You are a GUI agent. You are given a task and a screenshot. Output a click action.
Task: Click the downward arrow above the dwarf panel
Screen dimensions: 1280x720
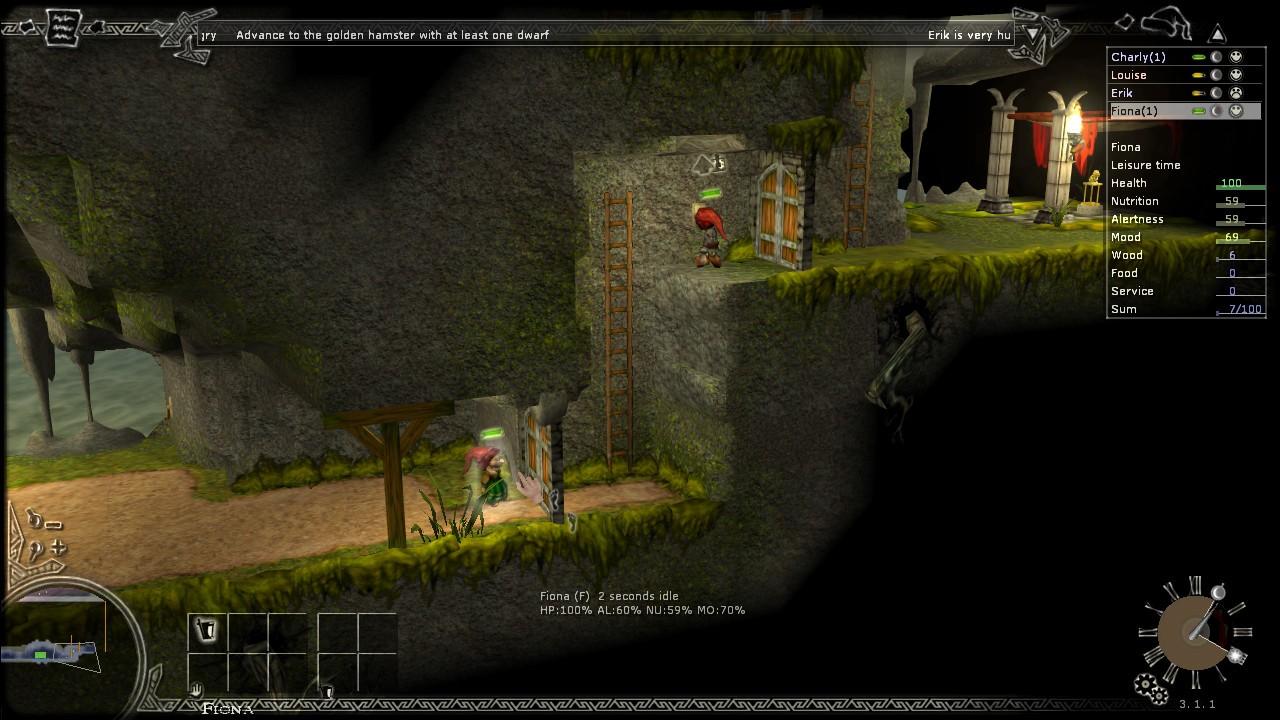pos(1032,33)
